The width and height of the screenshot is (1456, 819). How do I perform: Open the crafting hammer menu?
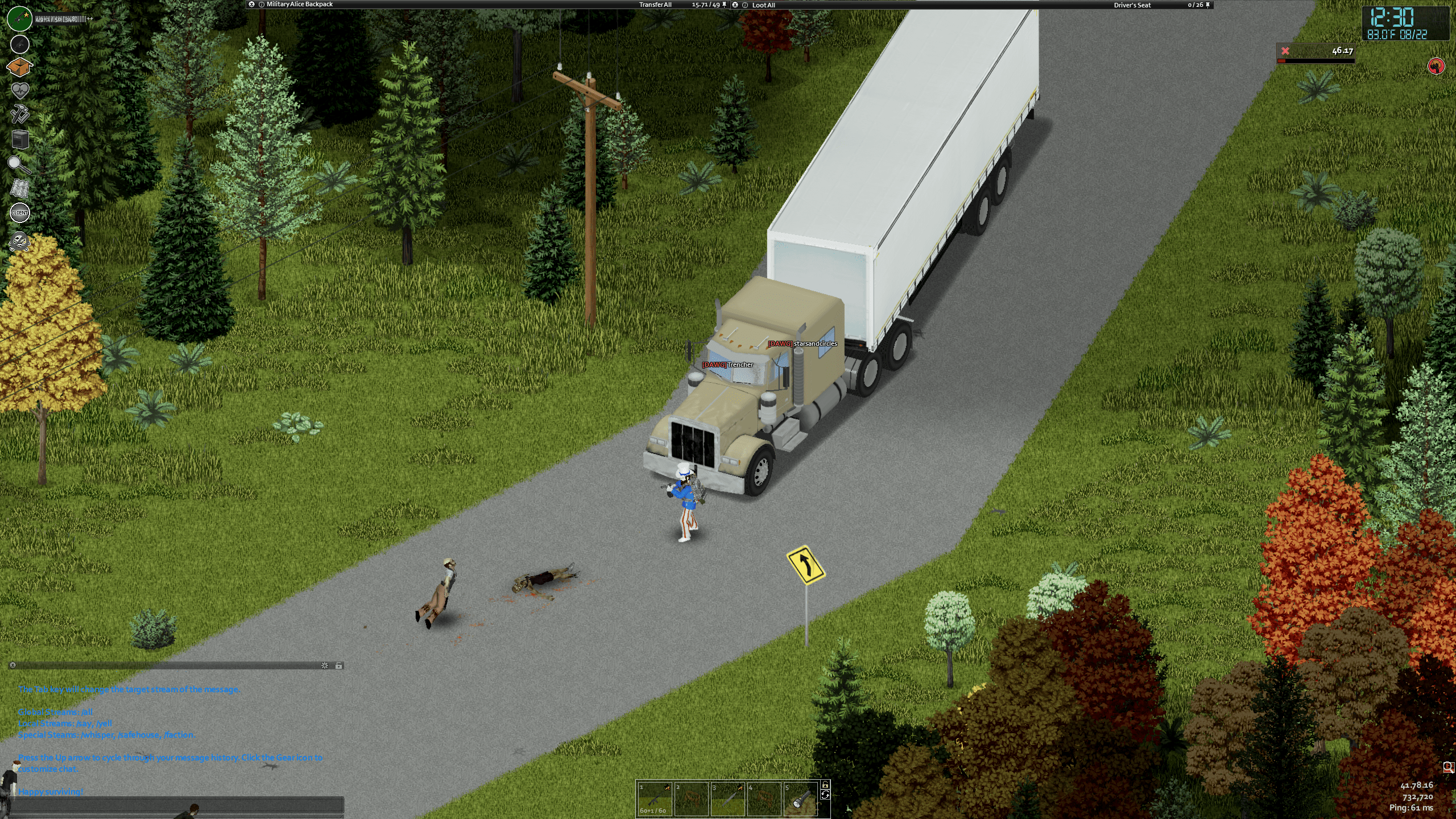click(x=20, y=114)
